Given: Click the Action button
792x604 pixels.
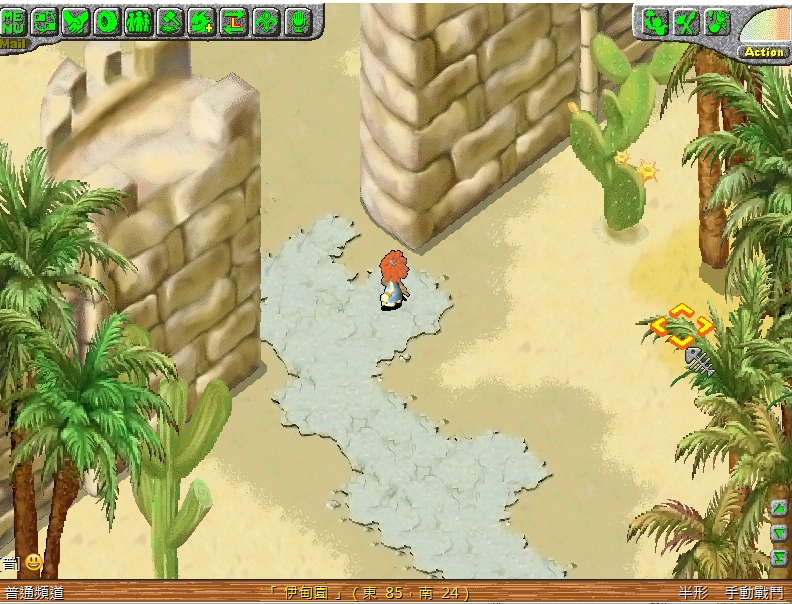Looking at the screenshot, I should coord(764,52).
